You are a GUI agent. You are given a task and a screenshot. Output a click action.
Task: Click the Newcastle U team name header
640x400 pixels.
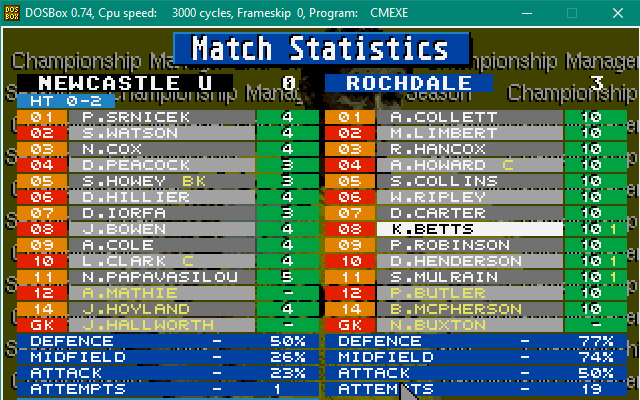125,83
